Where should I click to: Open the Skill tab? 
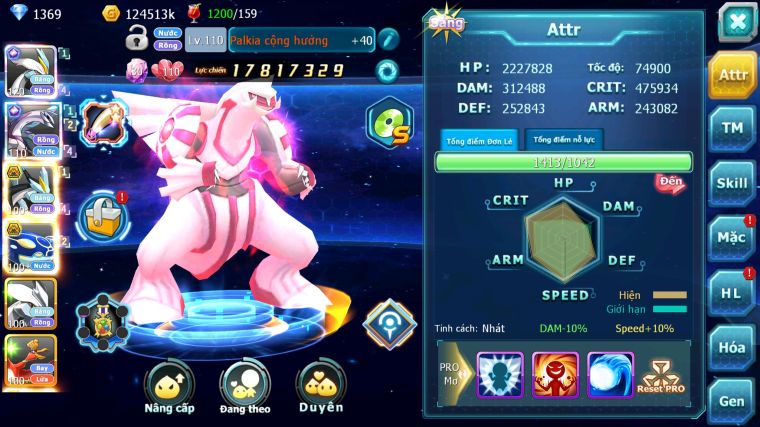(732, 183)
